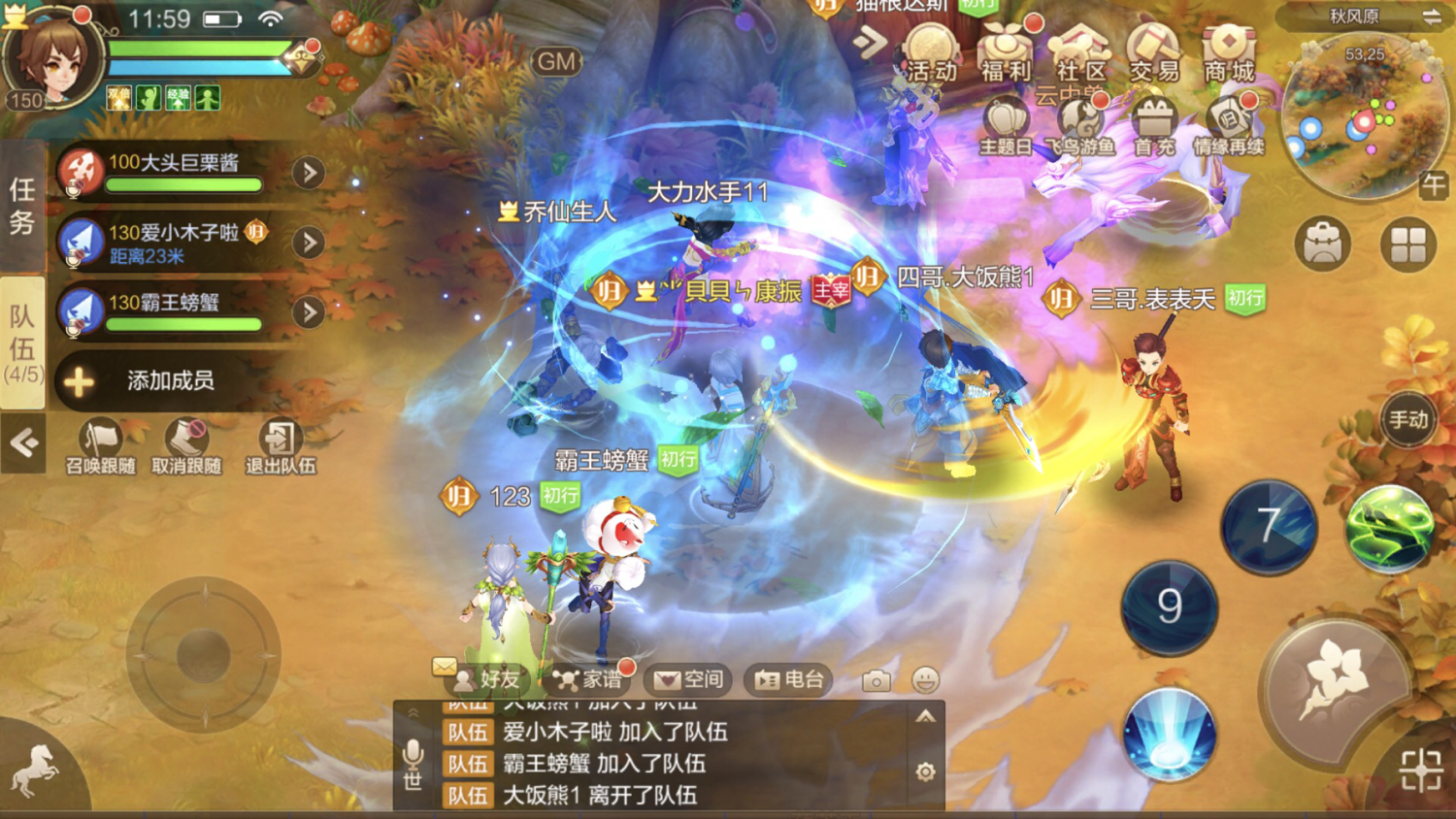Open the 交易 trade menu

coord(1153,54)
